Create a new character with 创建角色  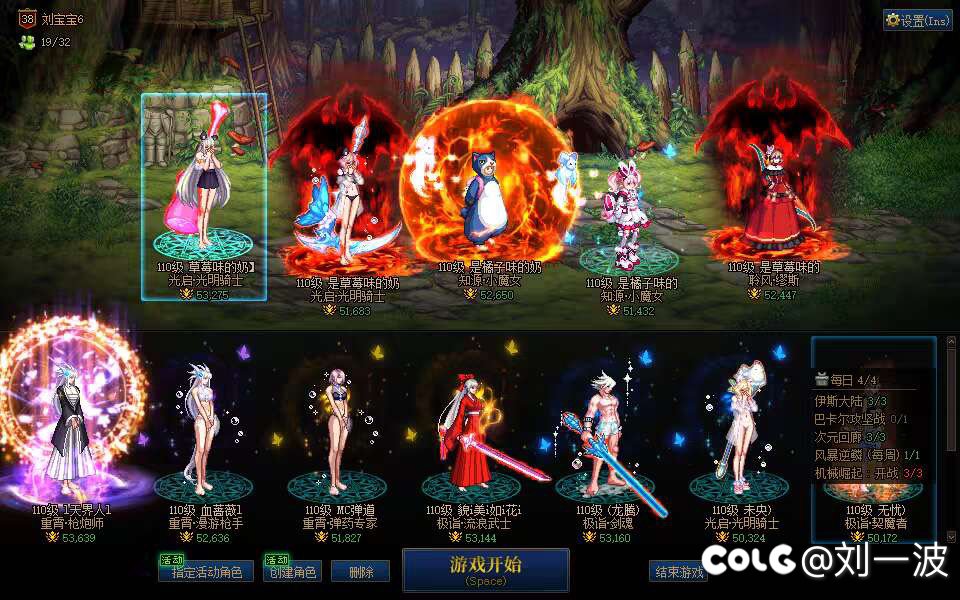(x=292, y=572)
